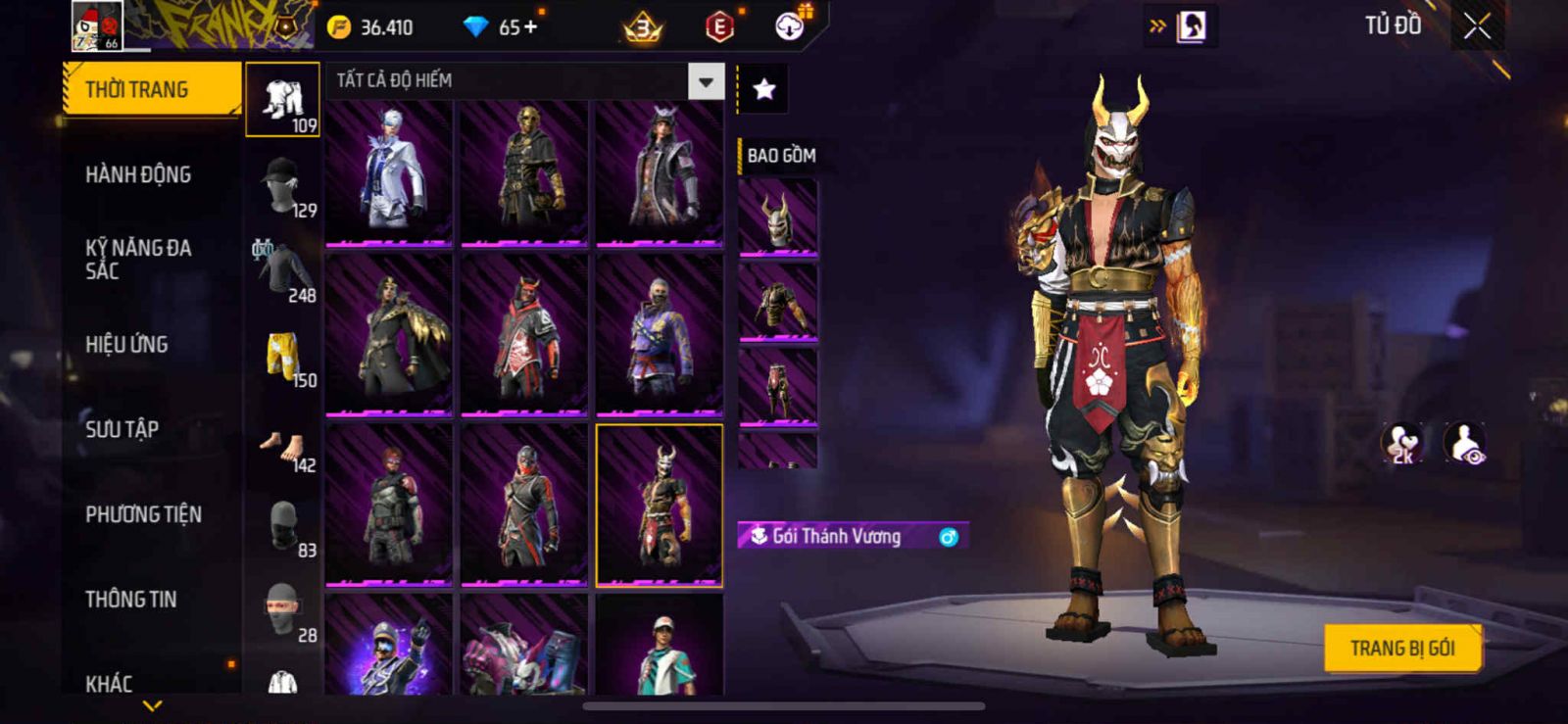
Task: Select the yellow shorts category icon
Action: [282, 355]
